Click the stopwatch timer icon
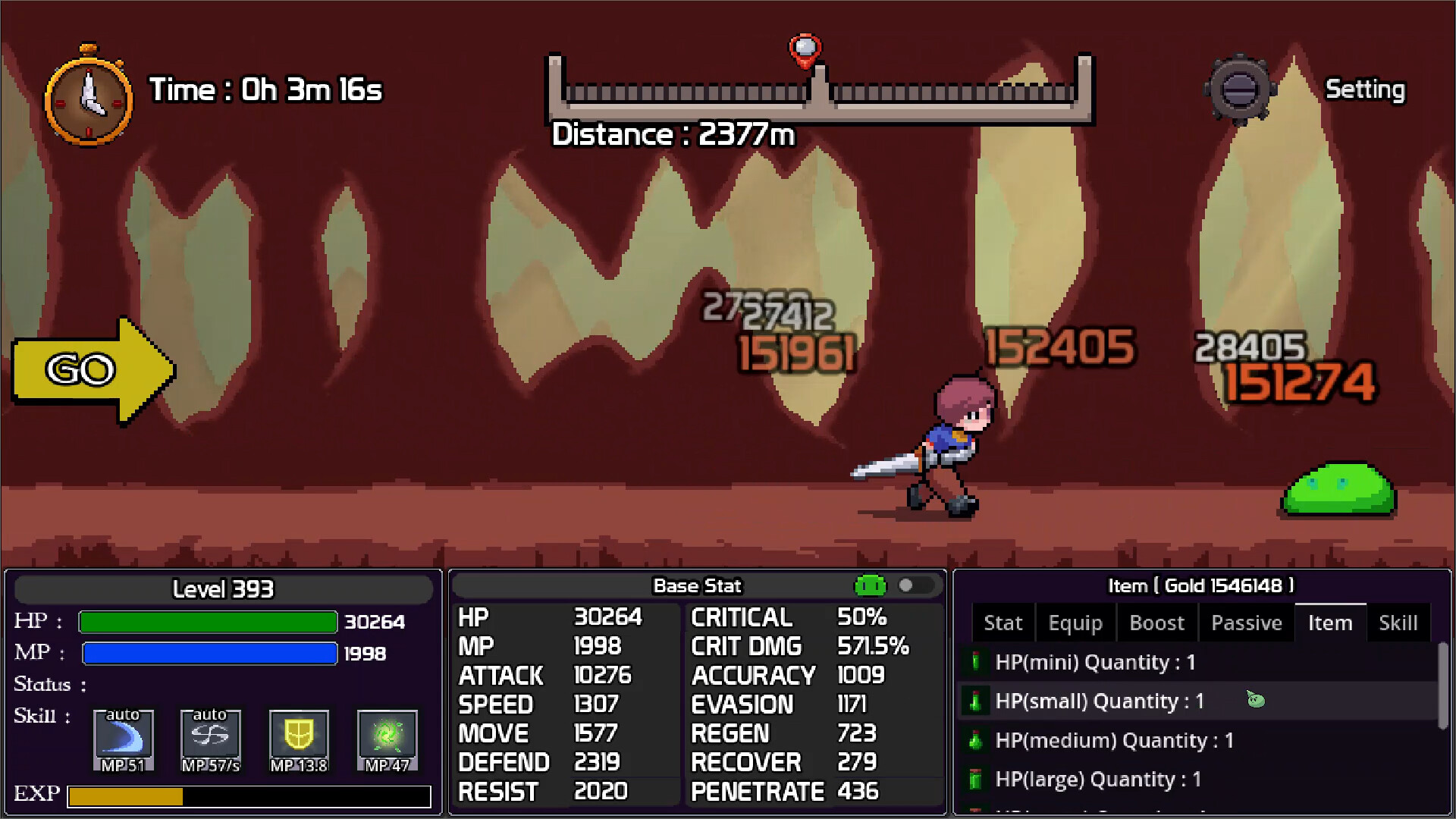This screenshot has height=819, width=1456. tap(89, 101)
